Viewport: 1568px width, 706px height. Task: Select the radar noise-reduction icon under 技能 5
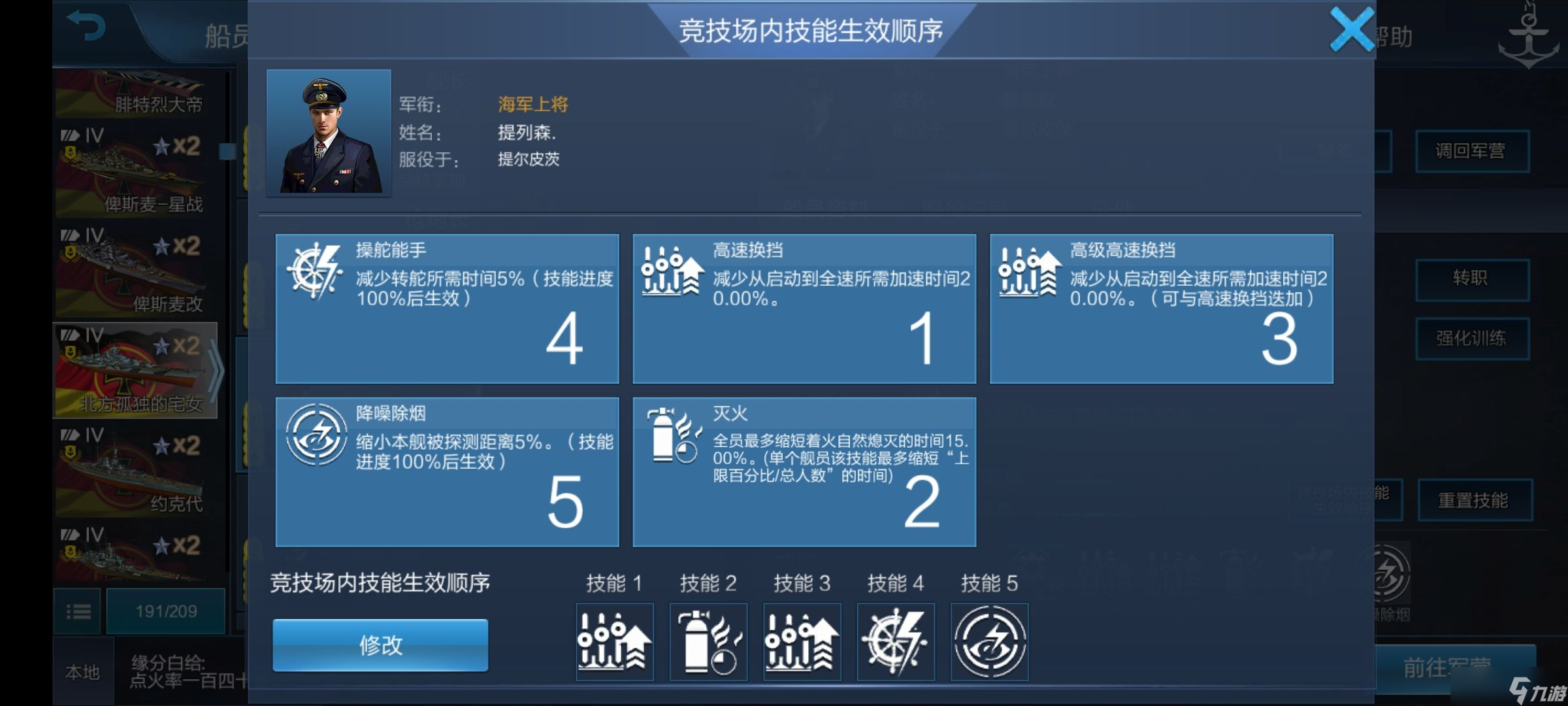point(990,642)
